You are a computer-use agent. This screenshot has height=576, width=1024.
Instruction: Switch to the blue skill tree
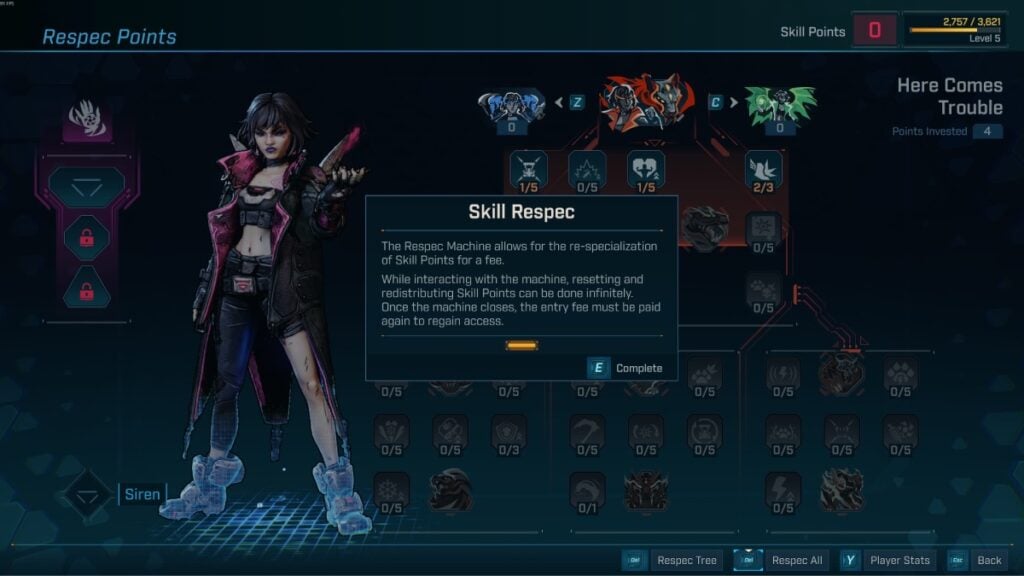511,106
